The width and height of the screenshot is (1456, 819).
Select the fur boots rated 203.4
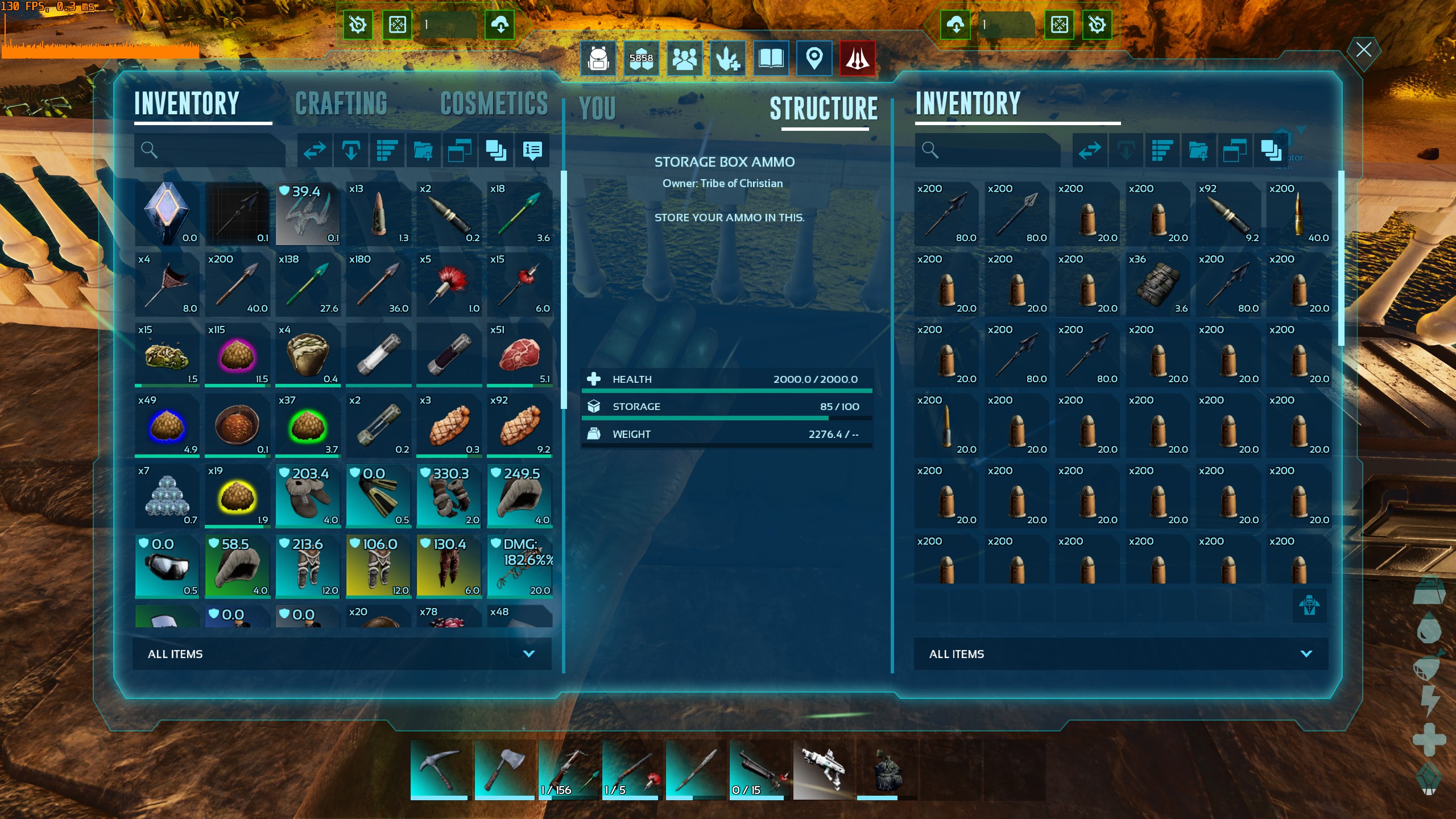tap(308, 496)
